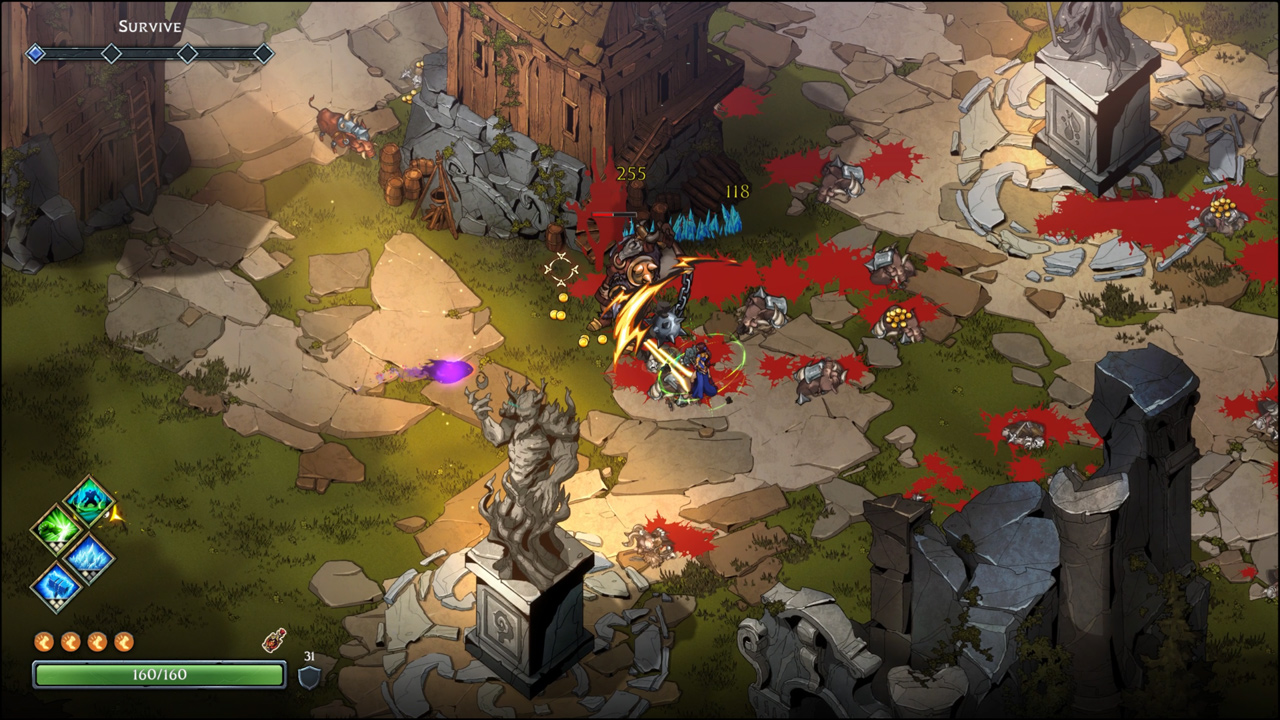Click the leftmost orange footstep charge token
Viewport: 1280px width, 720px height.
point(43,641)
